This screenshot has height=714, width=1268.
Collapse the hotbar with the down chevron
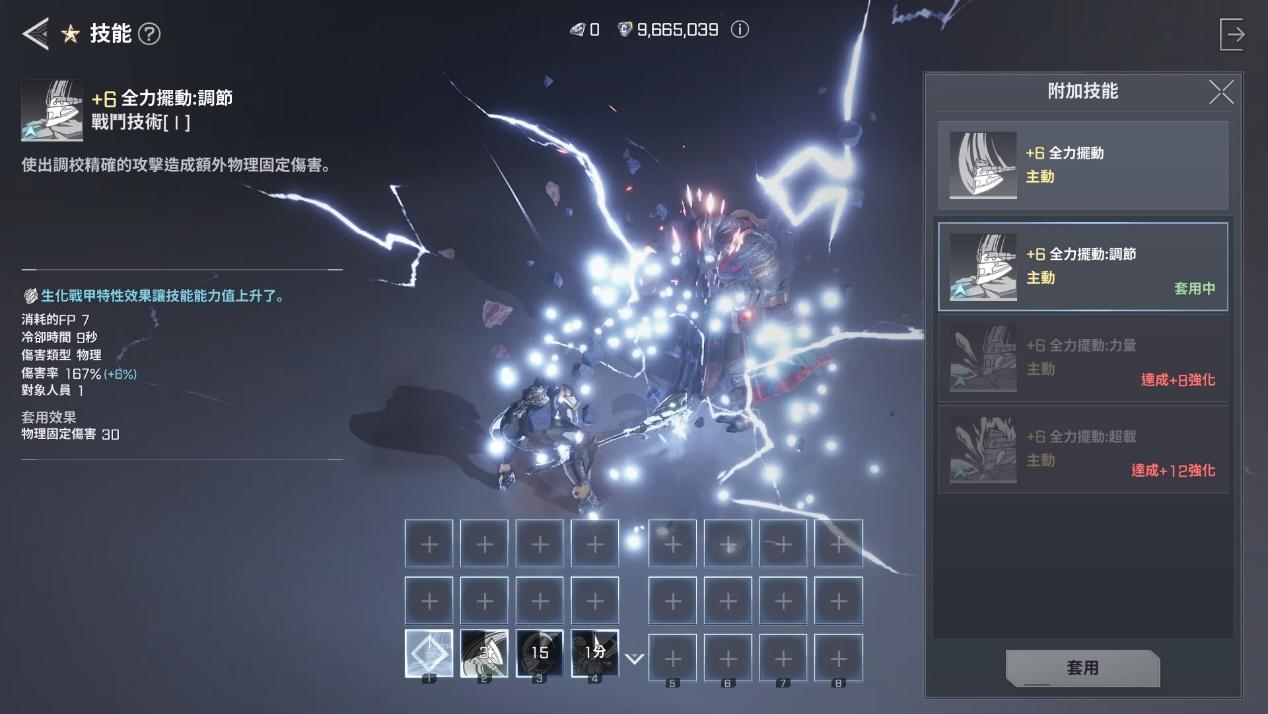pyautogui.click(x=634, y=659)
